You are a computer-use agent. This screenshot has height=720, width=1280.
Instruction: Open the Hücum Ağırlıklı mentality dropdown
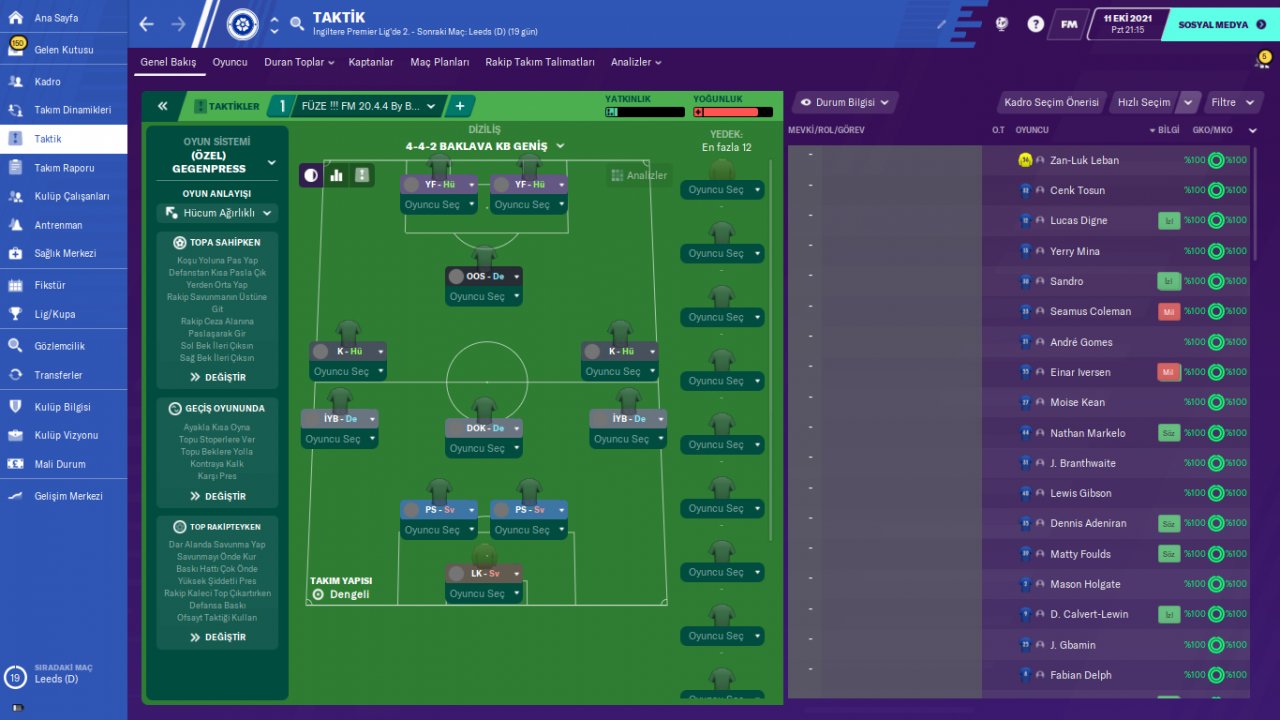[x=217, y=213]
